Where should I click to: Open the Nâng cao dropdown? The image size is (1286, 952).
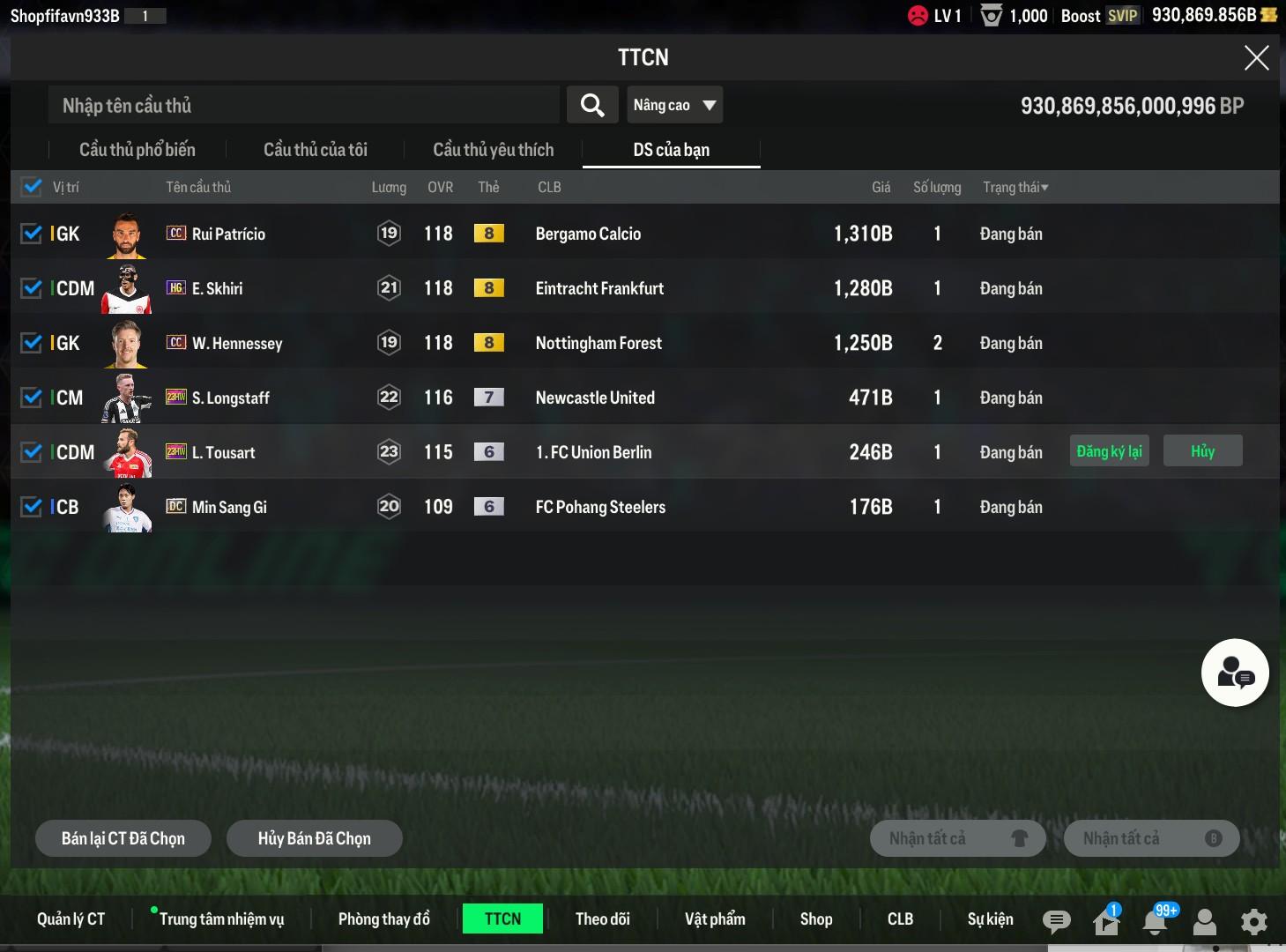click(674, 106)
